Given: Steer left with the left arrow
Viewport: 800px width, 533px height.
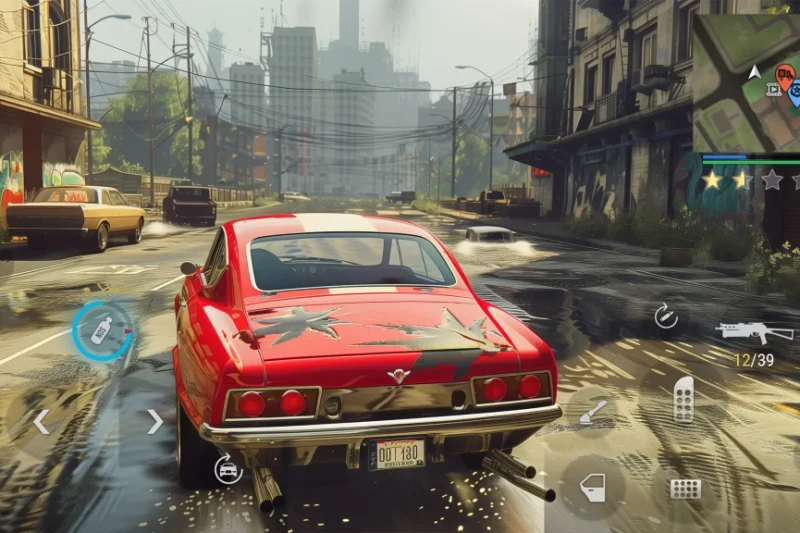Looking at the screenshot, I should click(x=41, y=422).
